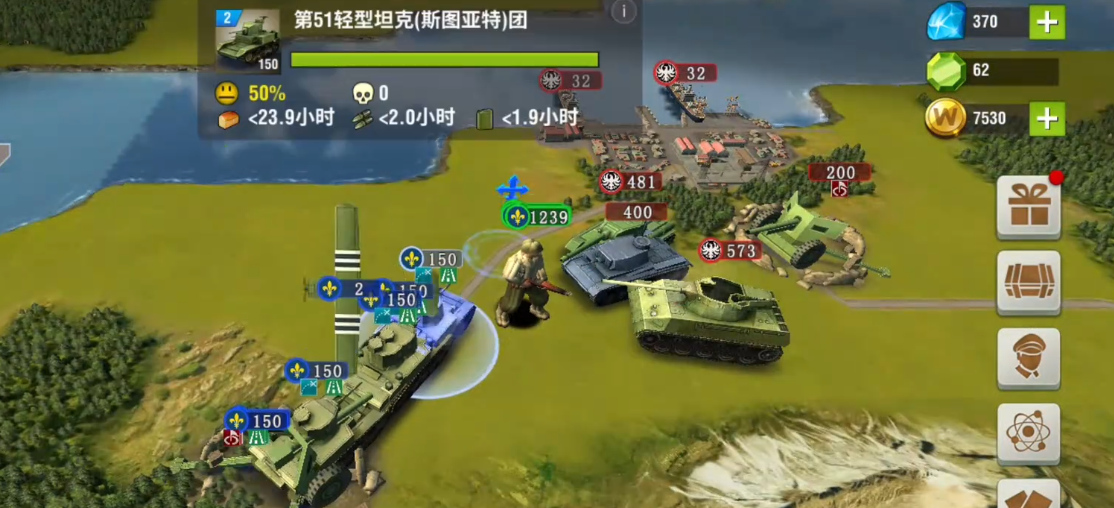The image size is (1114, 508).
Task: Target the enemy unit marked 481
Action: click(x=629, y=182)
